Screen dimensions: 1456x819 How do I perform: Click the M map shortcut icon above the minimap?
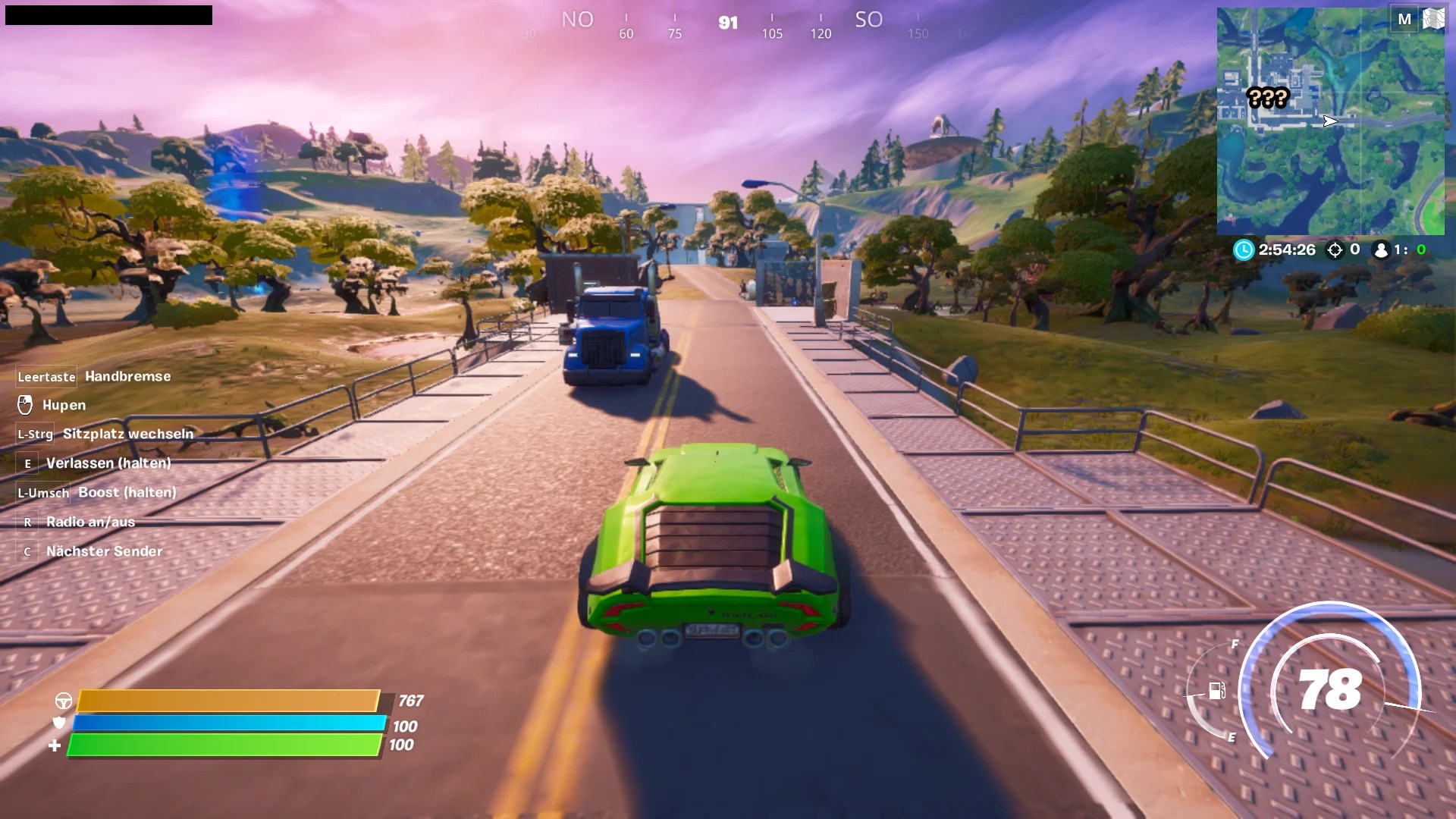click(1407, 17)
